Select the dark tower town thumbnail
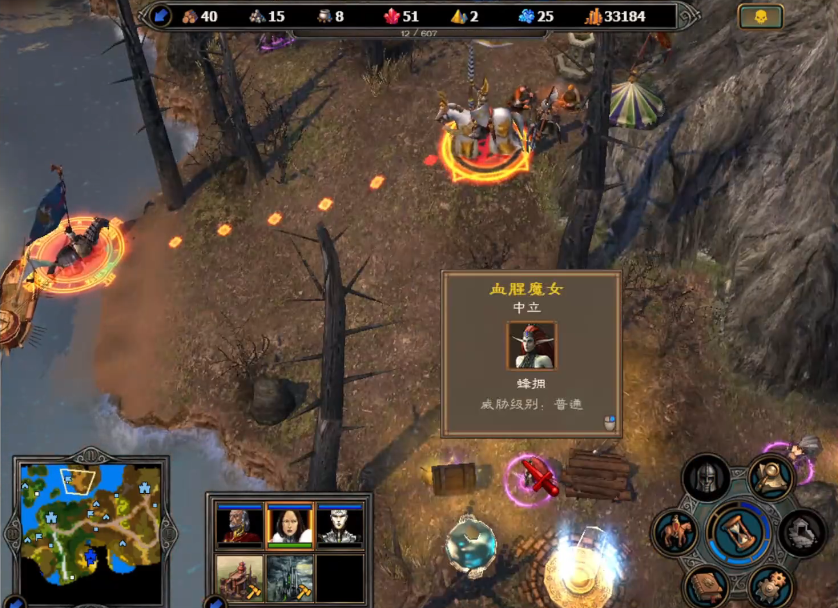Screen dimensions: 838x608 click(290, 577)
